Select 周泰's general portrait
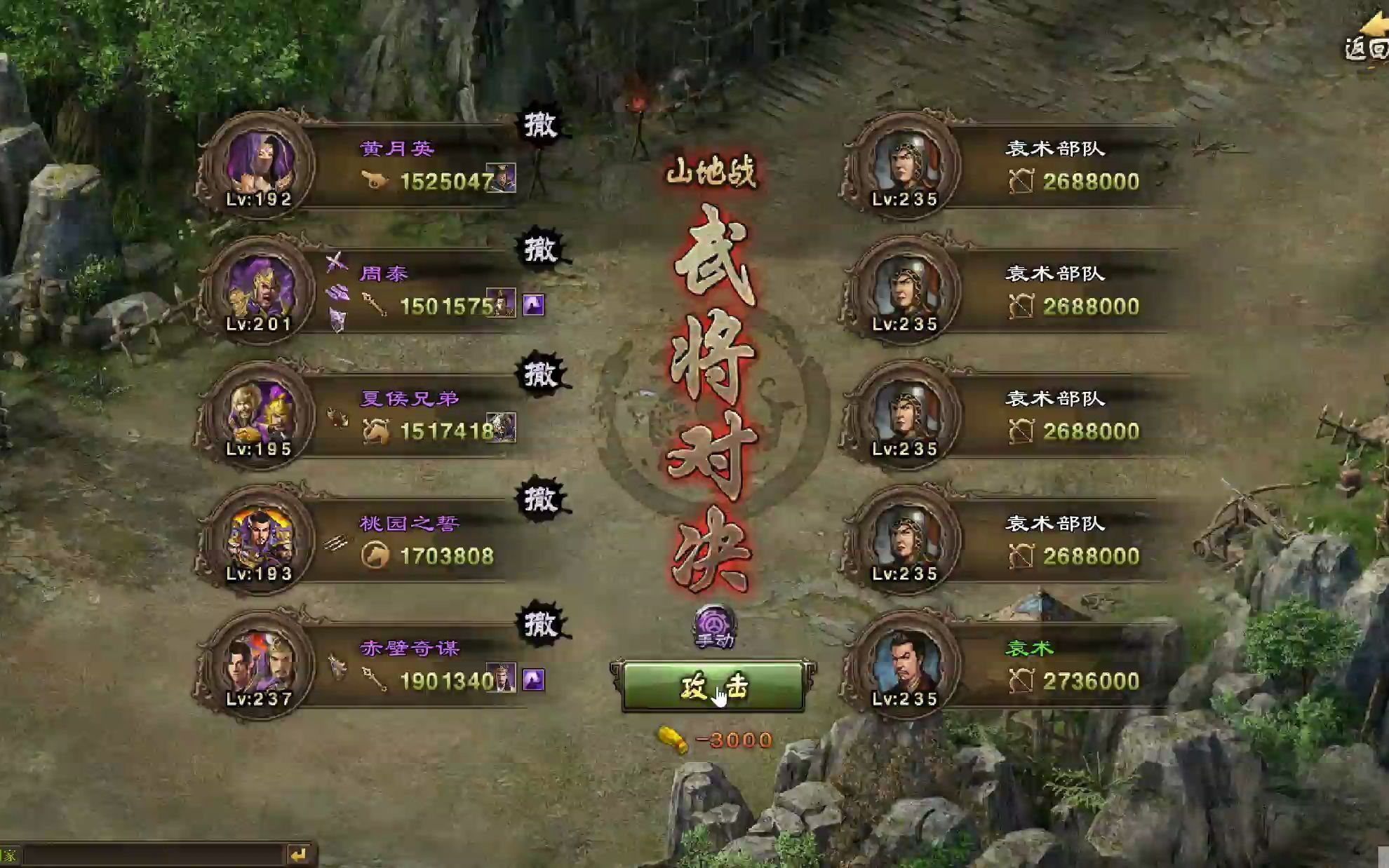This screenshot has height=868, width=1389. (x=260, y=290)
